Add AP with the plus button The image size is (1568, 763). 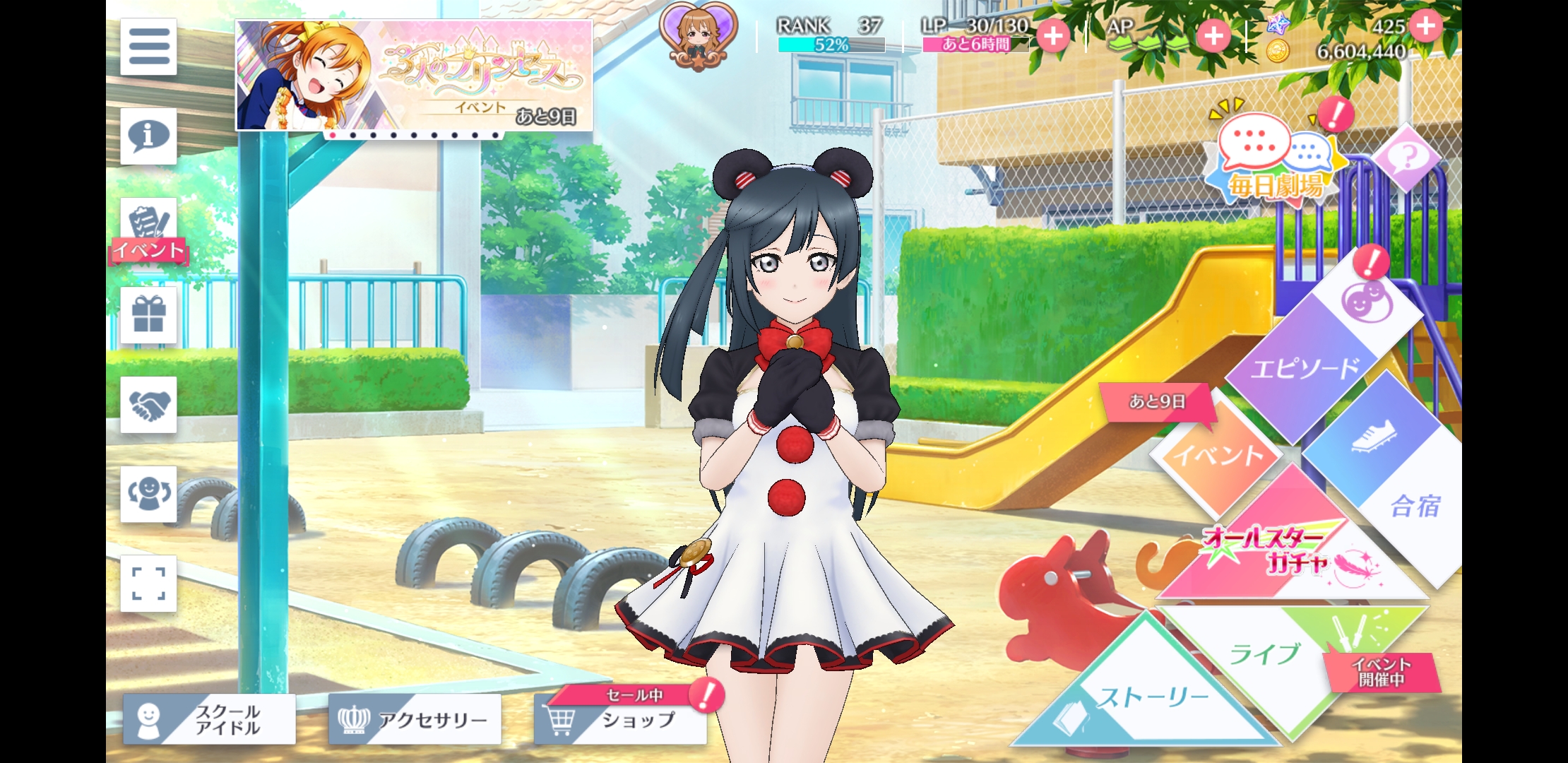(1213, 35)
